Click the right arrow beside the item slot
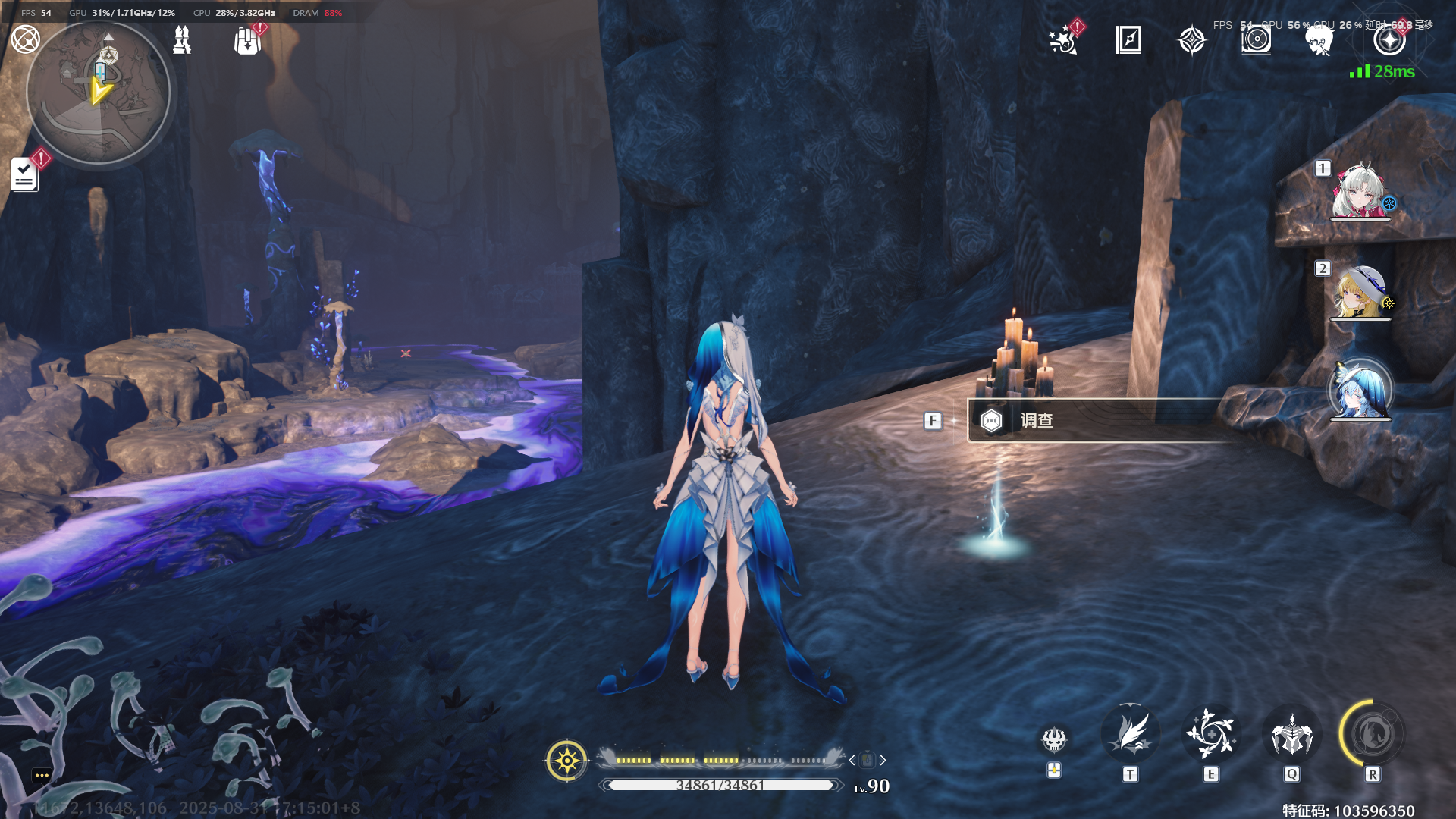This screenshot has height=819, width=1456. pyautogui.click(x=883, y=760)
